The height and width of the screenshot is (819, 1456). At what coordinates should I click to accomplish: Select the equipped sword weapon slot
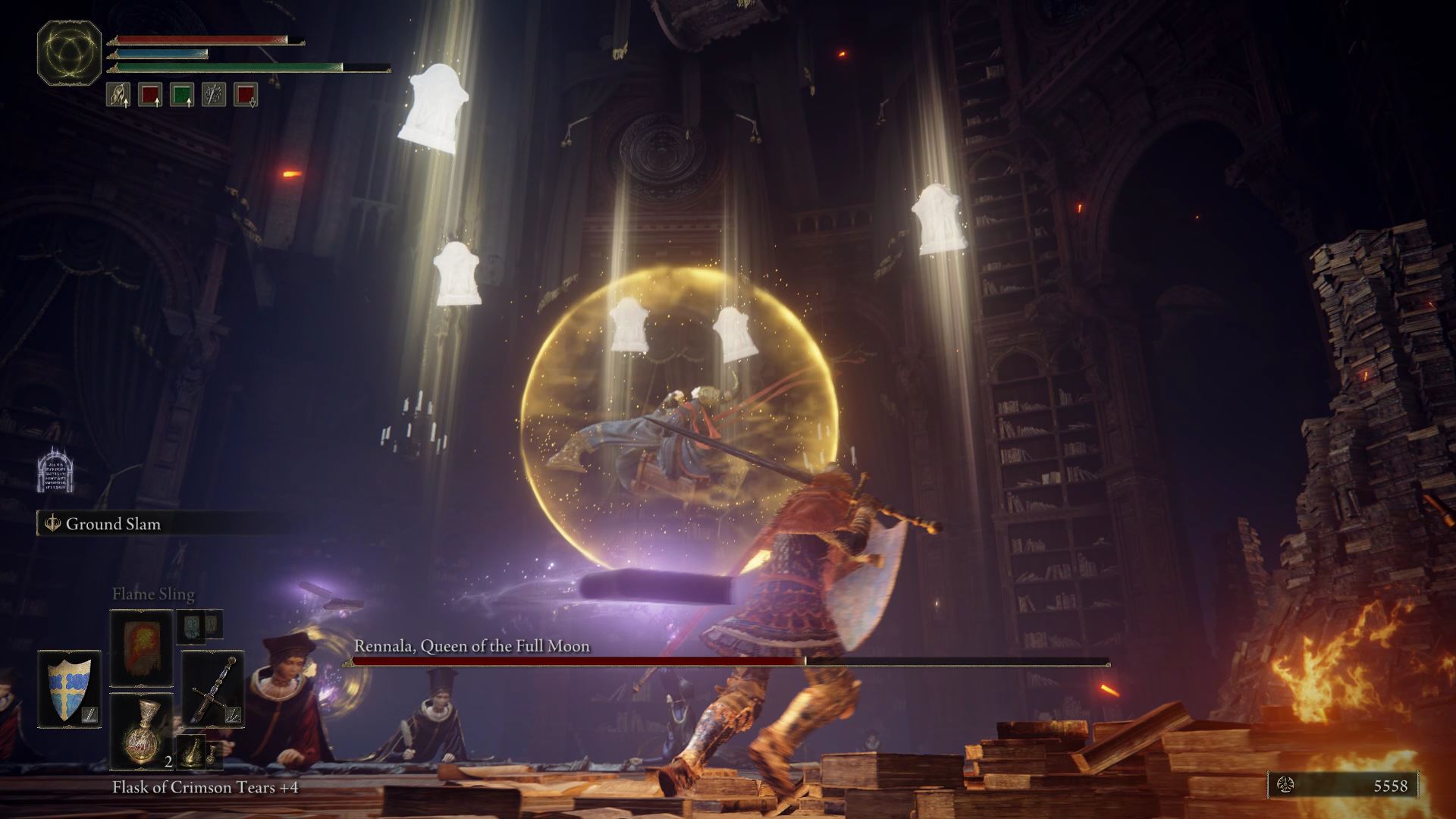coord(213,689)
